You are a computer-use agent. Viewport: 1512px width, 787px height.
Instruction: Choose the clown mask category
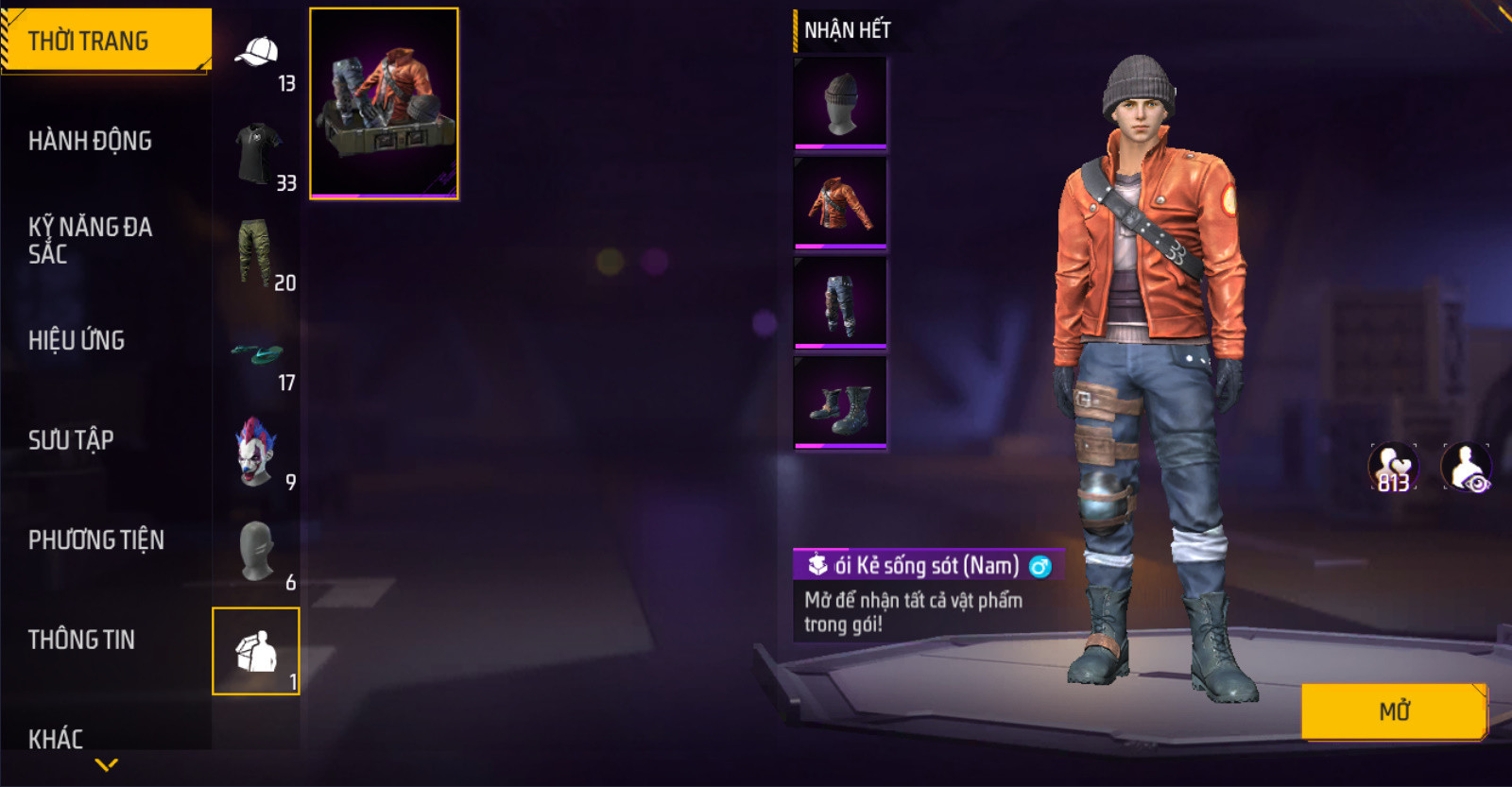coord(255,453)
